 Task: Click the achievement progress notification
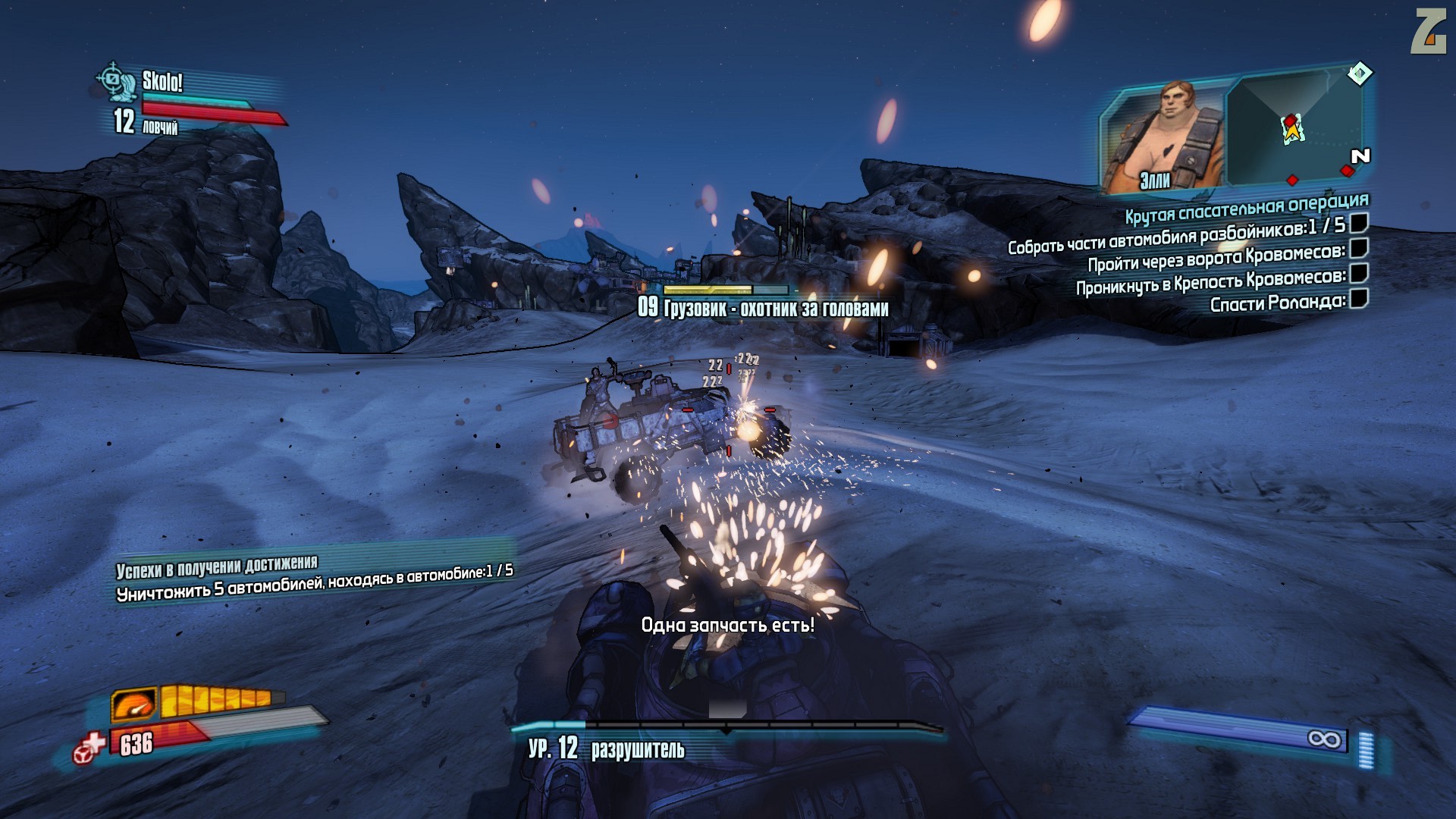[x=314, y=579]
